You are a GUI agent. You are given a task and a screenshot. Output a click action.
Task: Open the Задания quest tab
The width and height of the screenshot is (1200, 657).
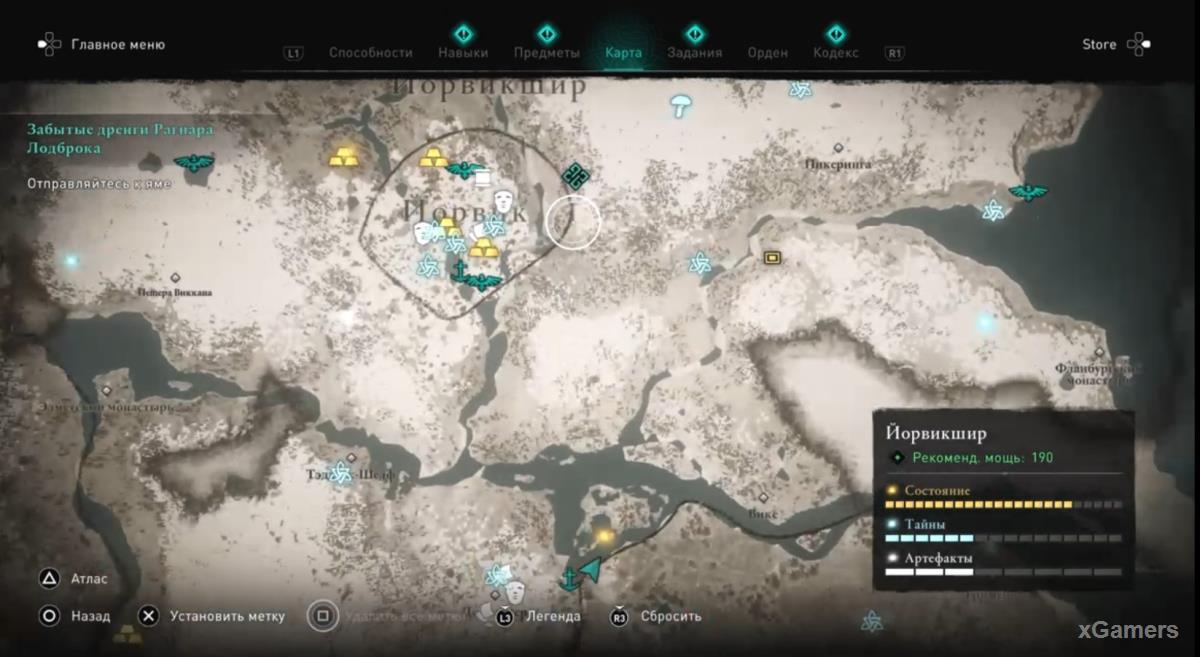coord(694,53)
